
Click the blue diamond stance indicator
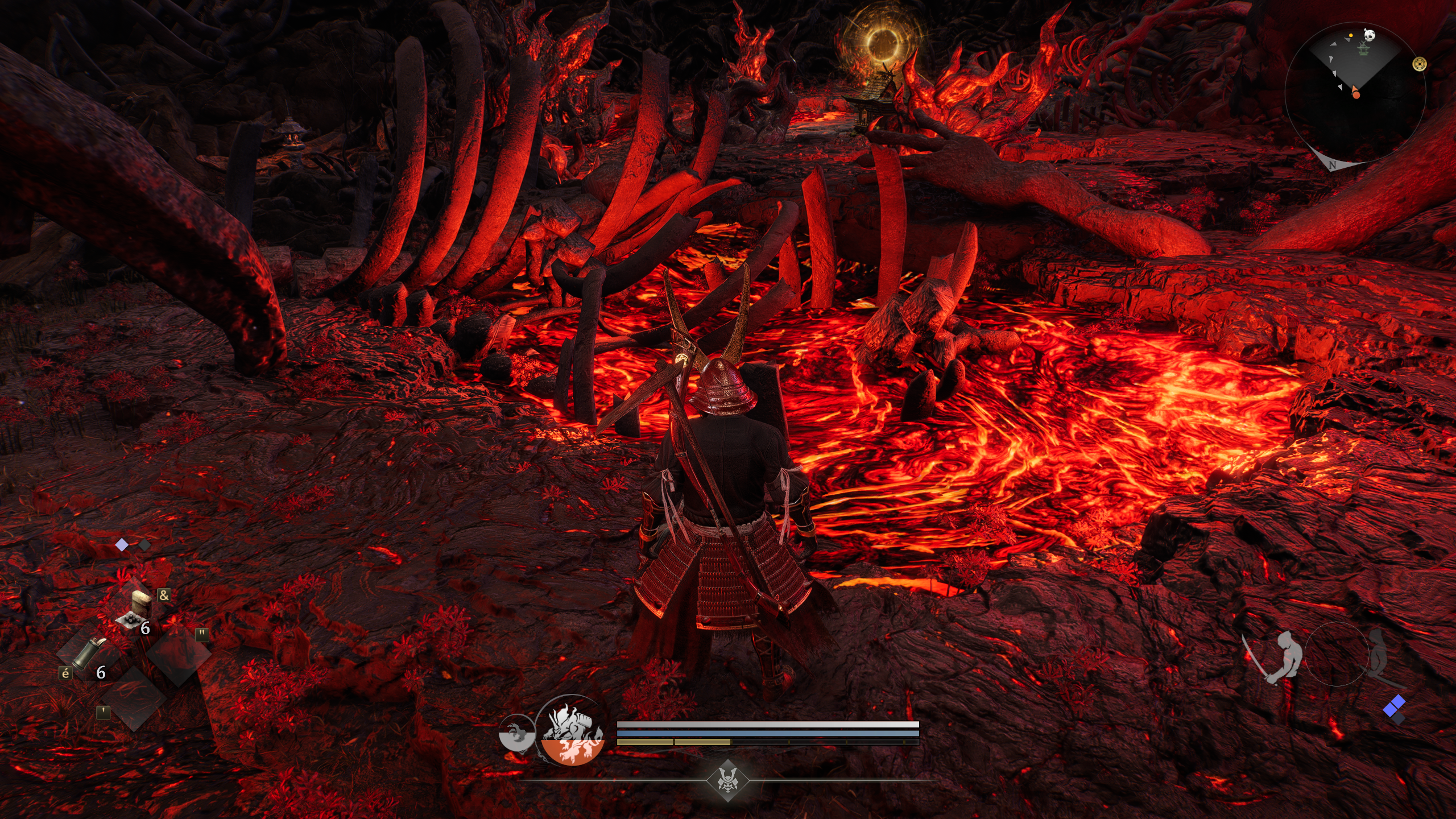click(x=1393, y=707)
